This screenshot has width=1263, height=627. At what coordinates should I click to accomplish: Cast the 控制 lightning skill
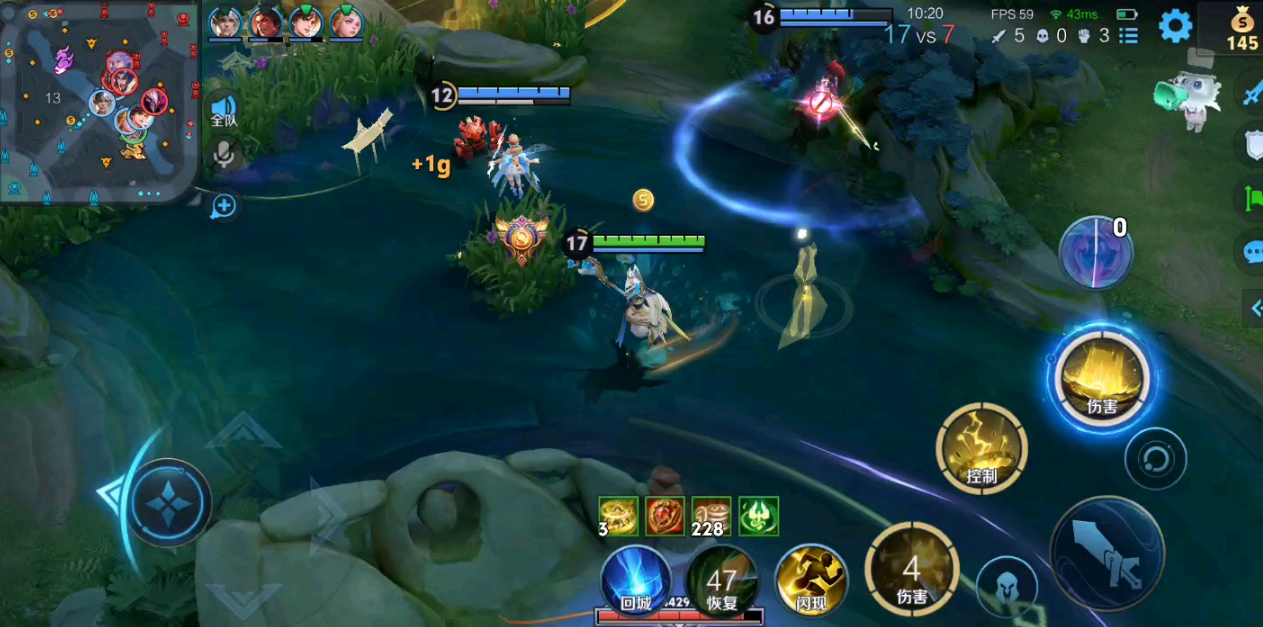click(981, 448)
